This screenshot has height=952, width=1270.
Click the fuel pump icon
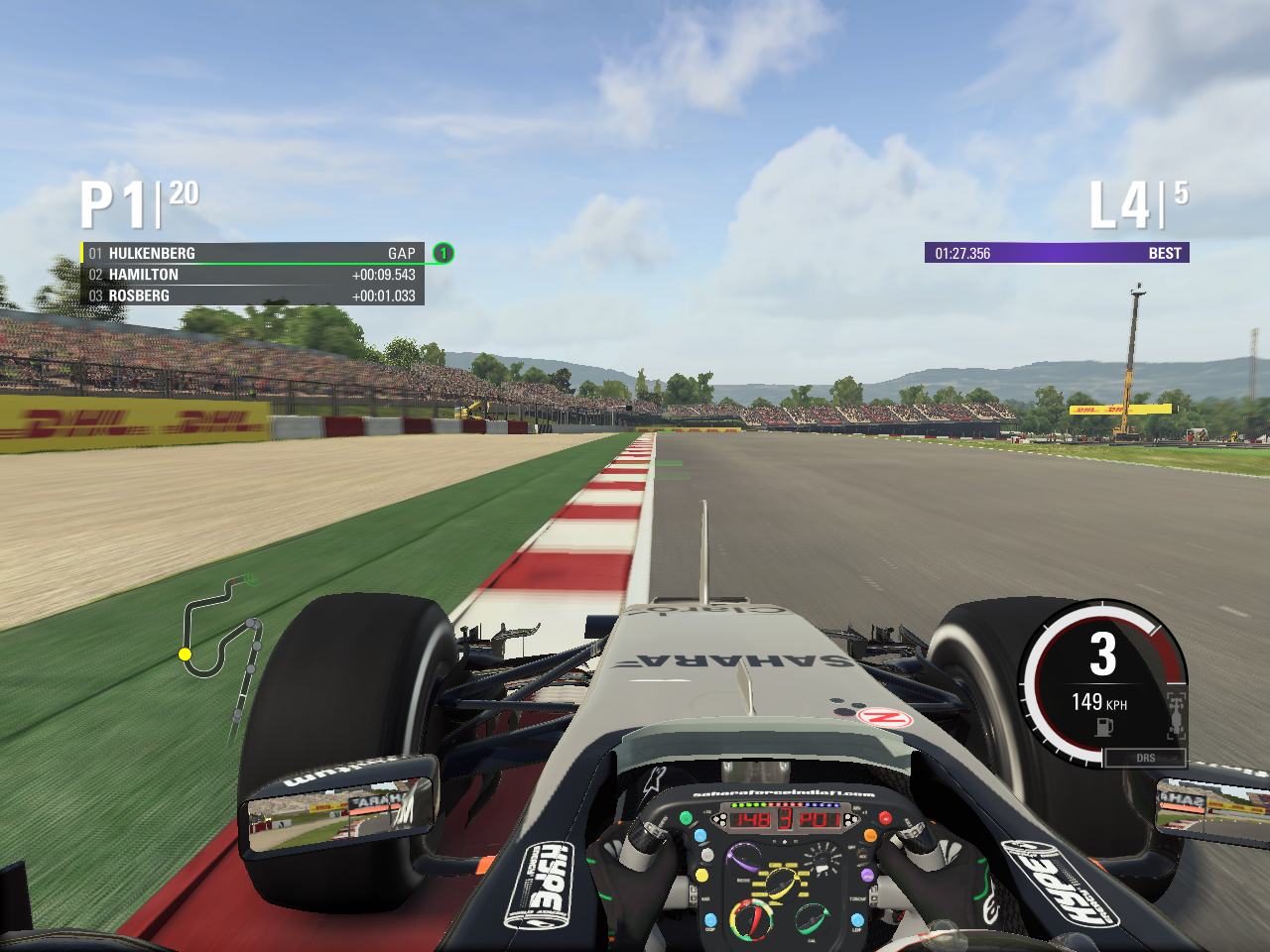pos(1104,727)
